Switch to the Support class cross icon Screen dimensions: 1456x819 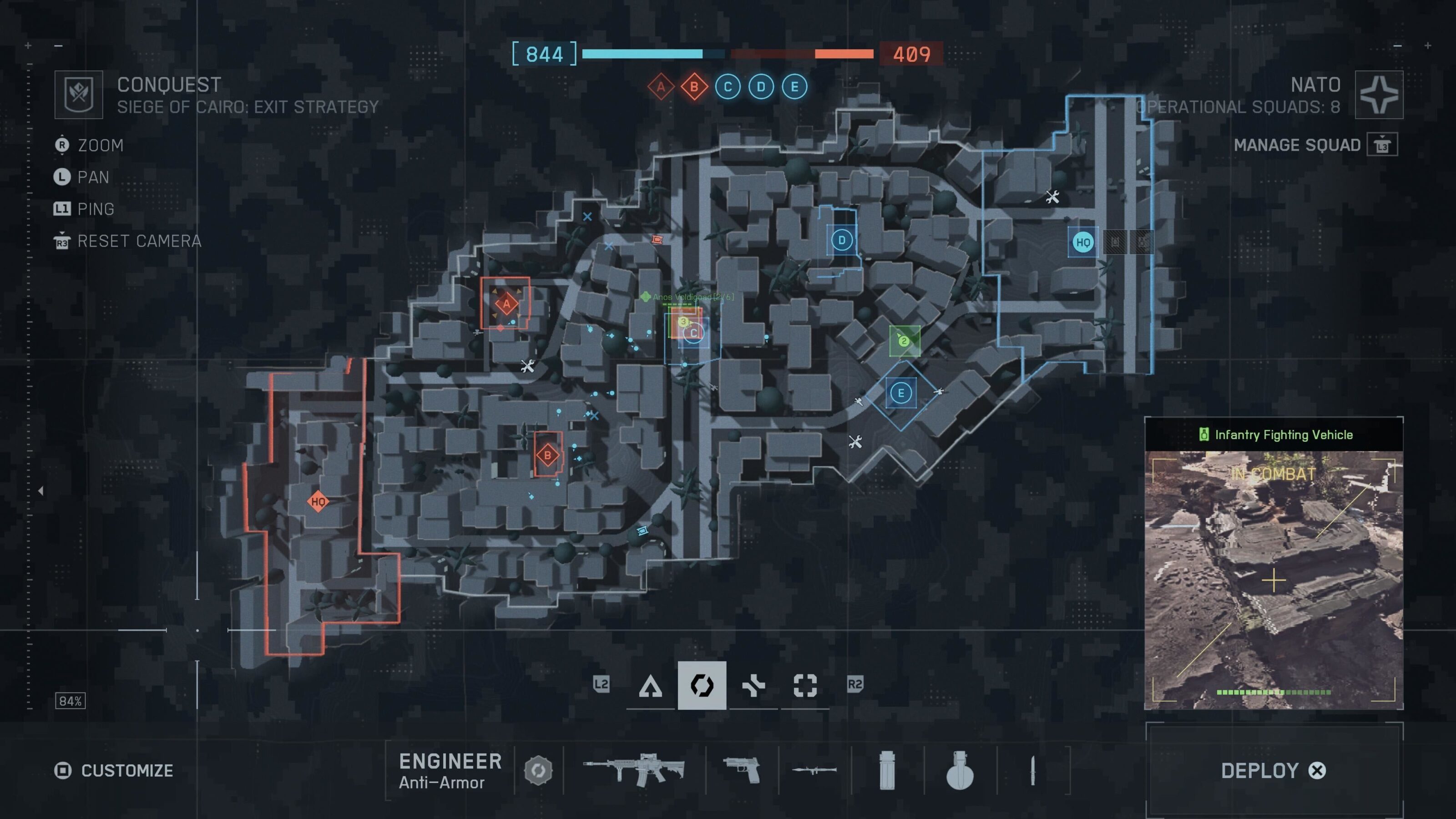tap(753, 686)
